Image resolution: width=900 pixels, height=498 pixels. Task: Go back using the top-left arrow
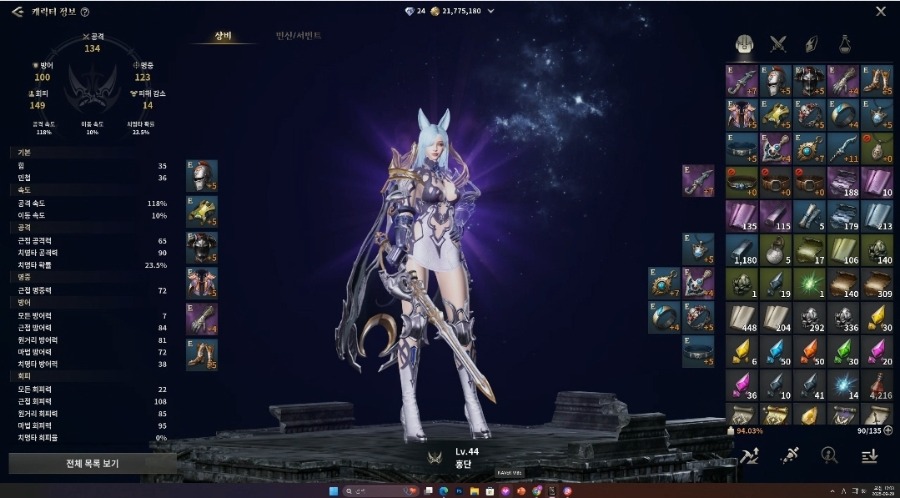(17, 12)
